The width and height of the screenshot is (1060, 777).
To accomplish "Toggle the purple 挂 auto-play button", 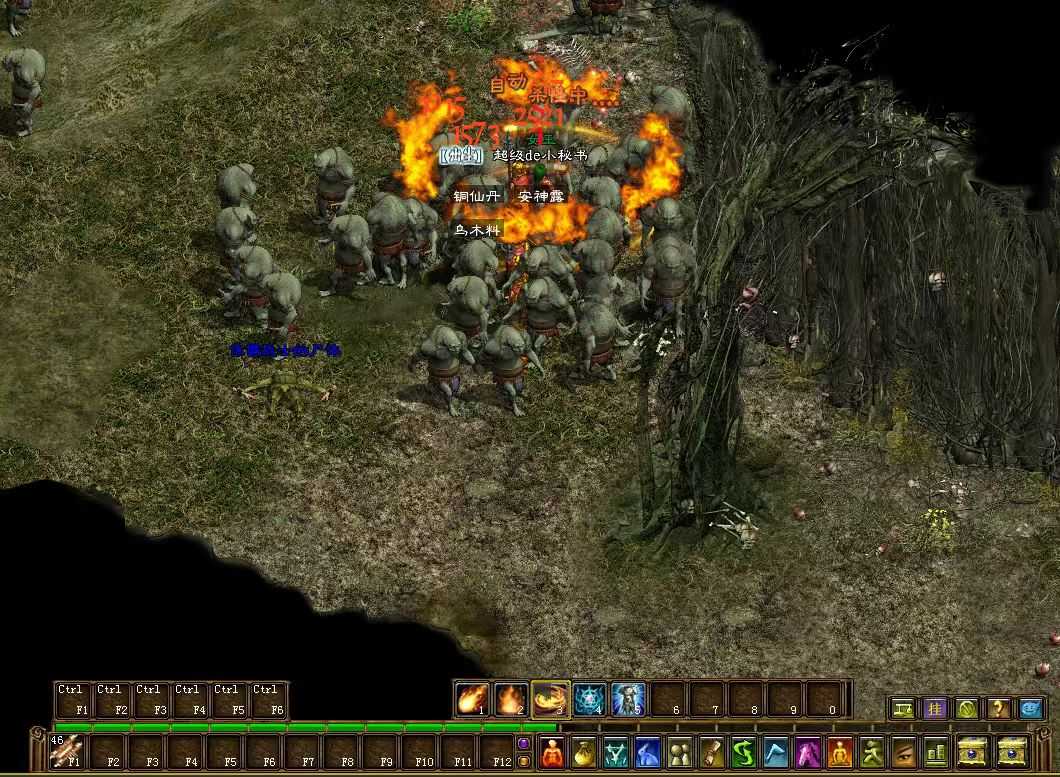I will (x=934, y=709).
